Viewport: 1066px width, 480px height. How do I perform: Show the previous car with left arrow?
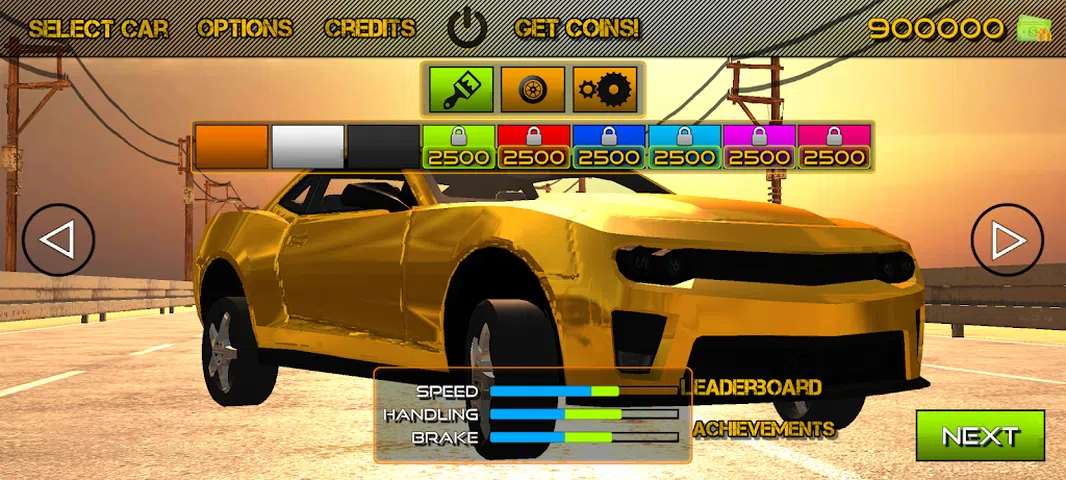tap(58, 240)
